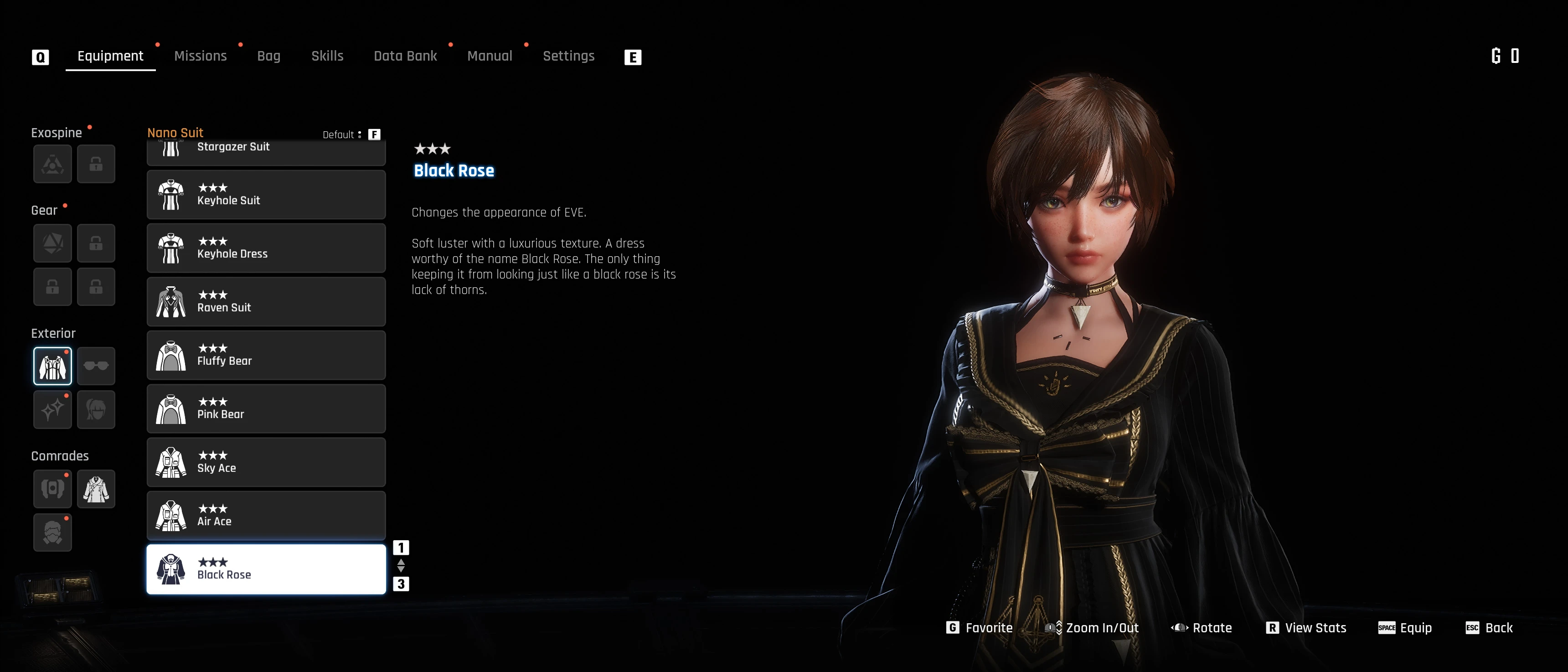This screenshot has height=672, width=1568.
Task: Show the Manual tab
Action: click(490, 56)
